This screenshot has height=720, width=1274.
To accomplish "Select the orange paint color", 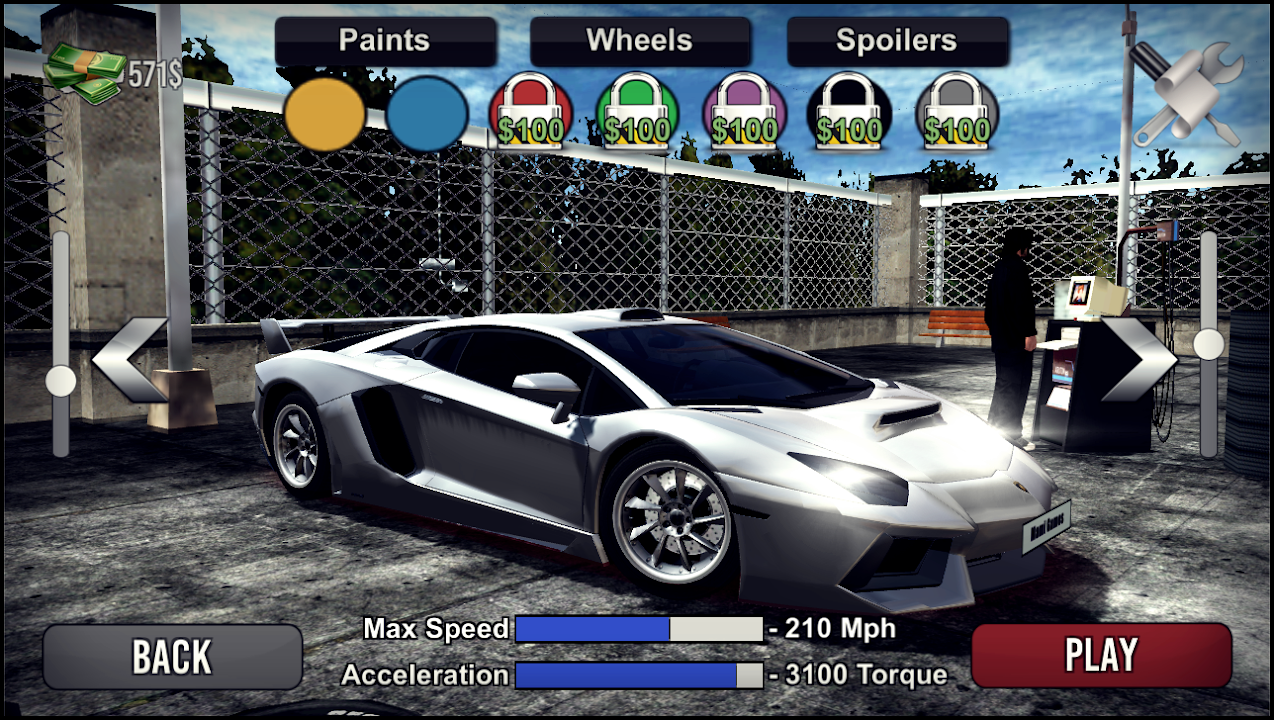I will (324, 114).
